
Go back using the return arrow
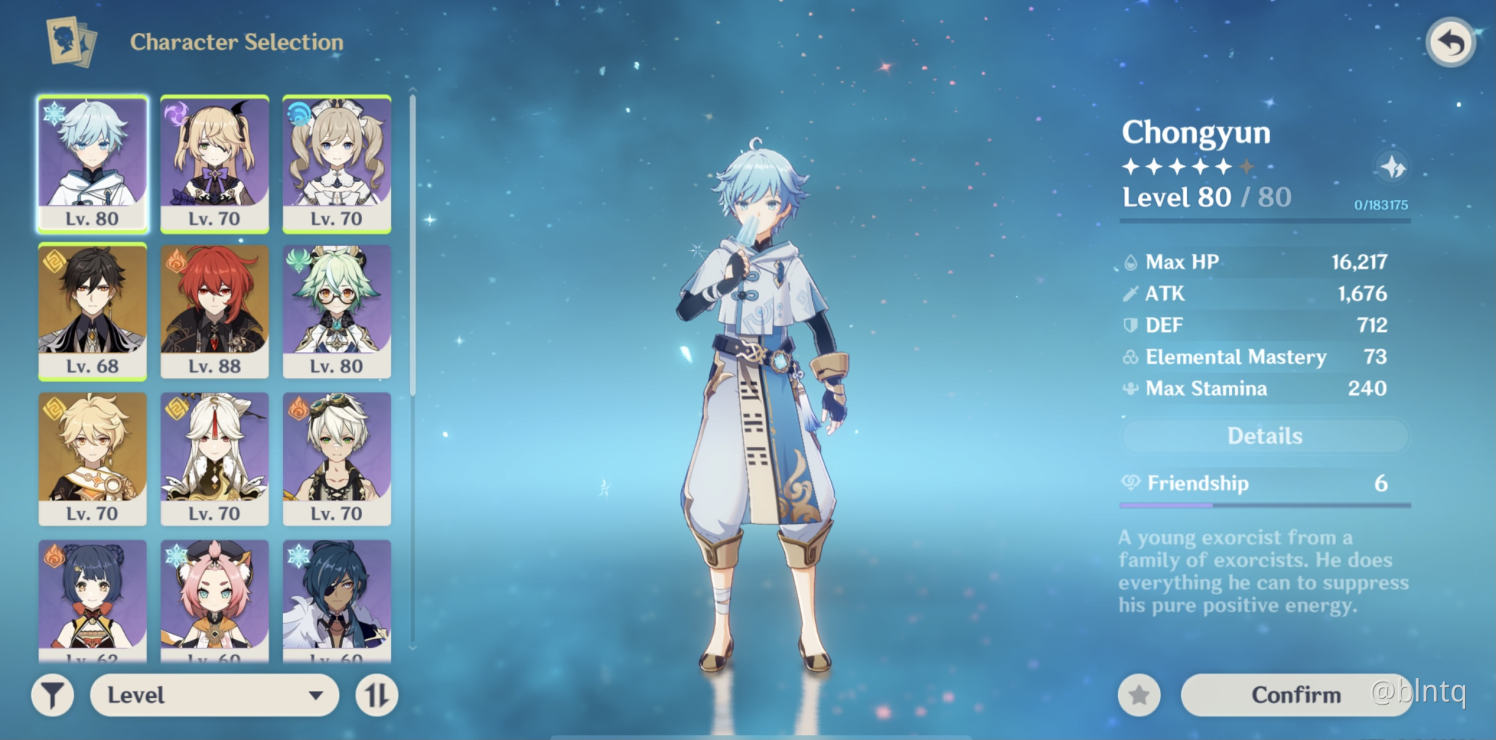(1450, 43)
